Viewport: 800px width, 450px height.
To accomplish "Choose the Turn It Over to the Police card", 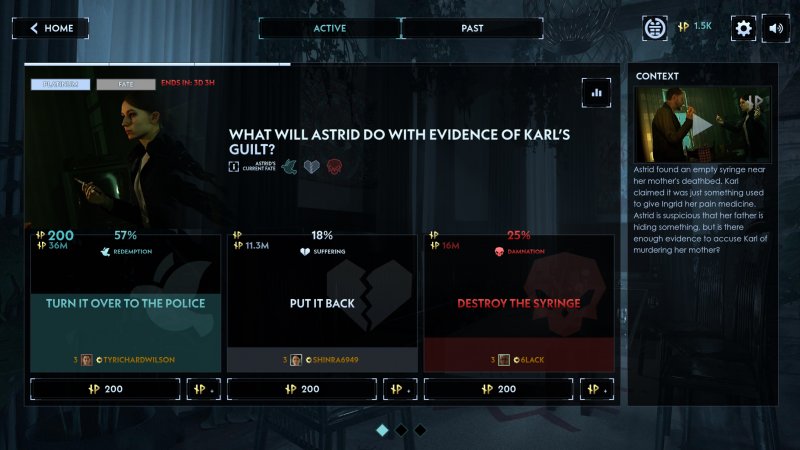I will click(125, 303).
